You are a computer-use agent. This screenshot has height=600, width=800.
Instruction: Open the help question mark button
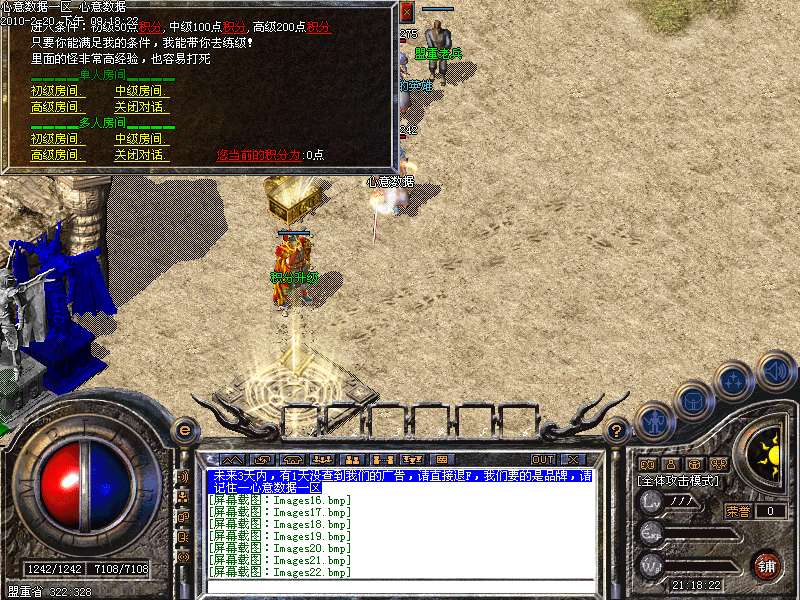pos(617,431)
